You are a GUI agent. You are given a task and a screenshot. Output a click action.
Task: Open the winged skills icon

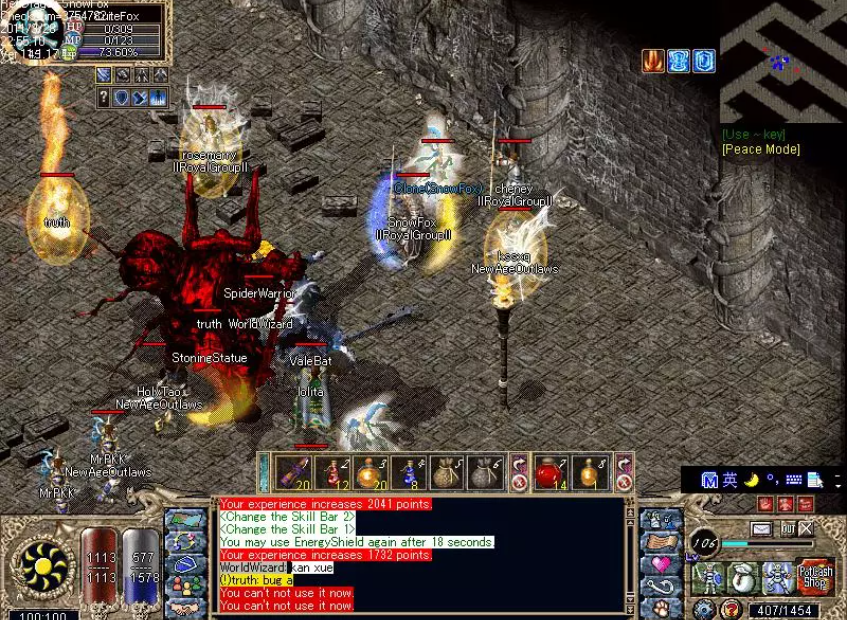tap(778, 578)
